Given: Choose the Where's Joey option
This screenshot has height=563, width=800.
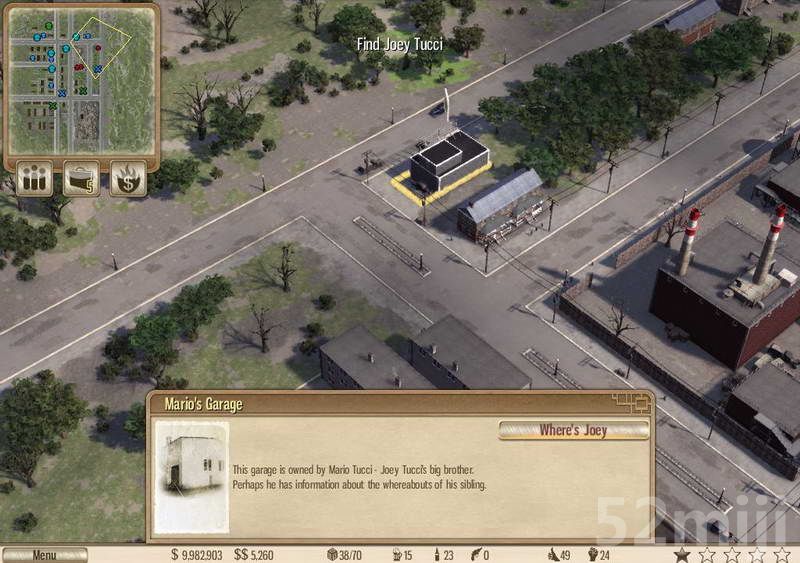Looking at the screenshot, I should 573,430.
